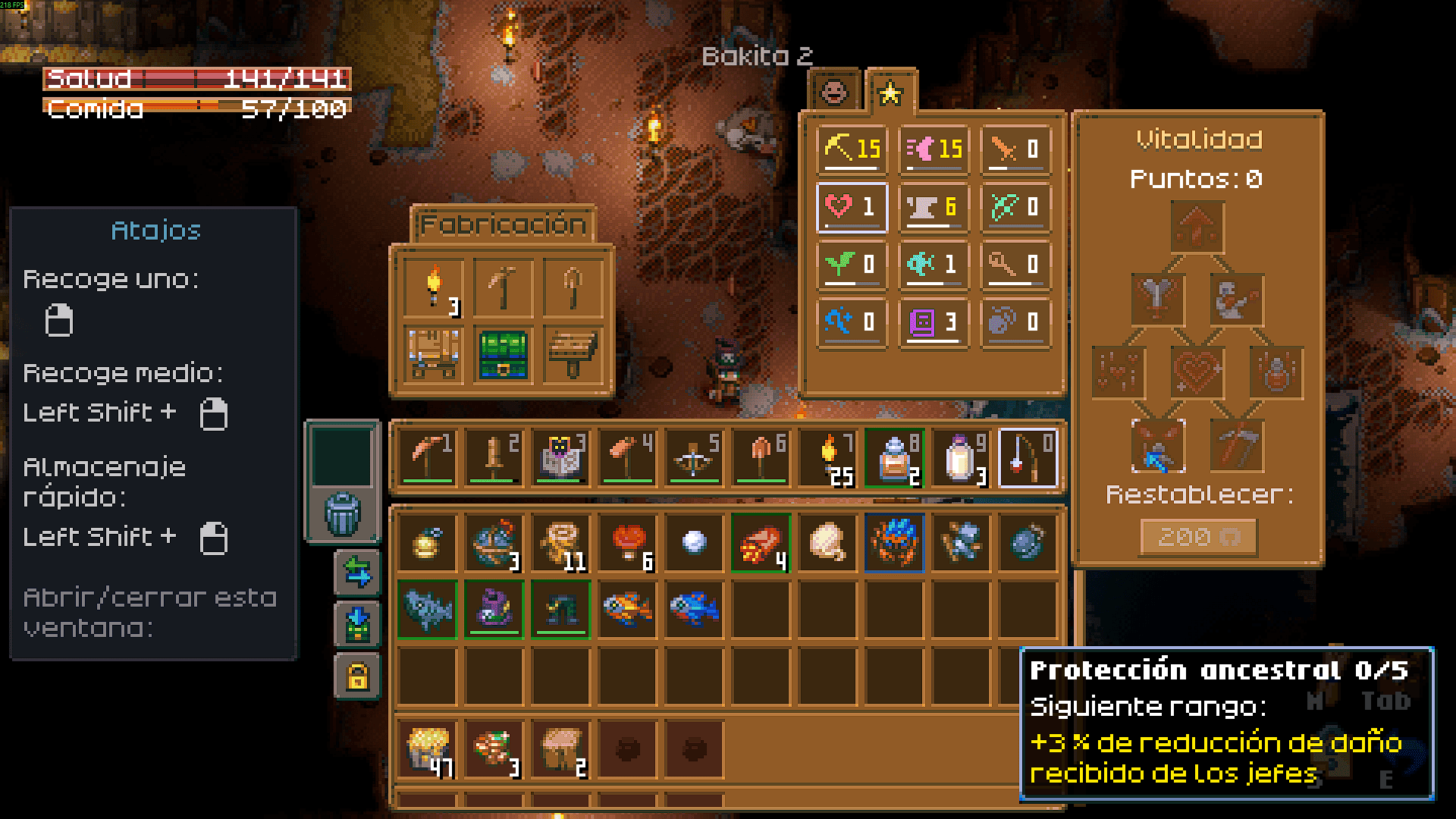Switch to the character face tab
This screenshot has width=1456, height=819.
(x=835, y=92)
